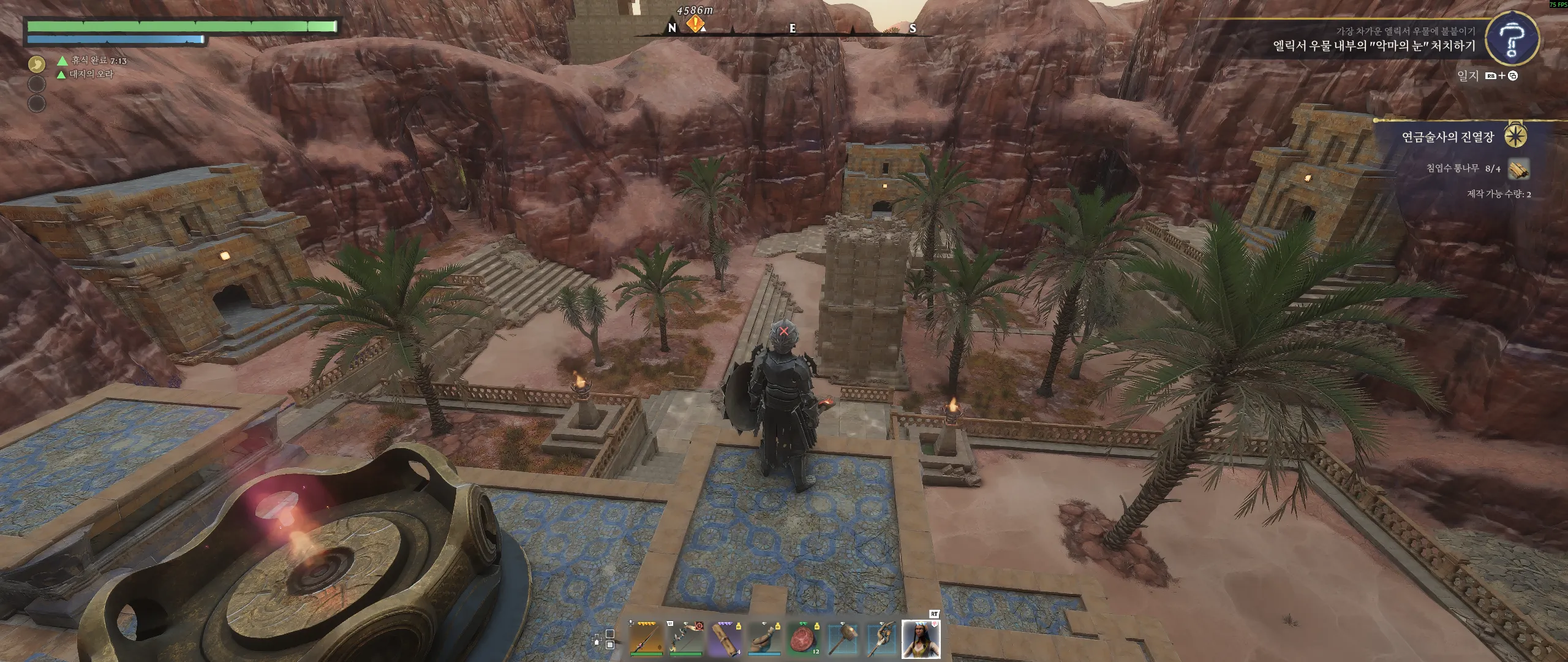Screen dimensions: 1568x662
Task: Open the pinned 연금술사의 진열장 recipe
Action: tap(1448, 137)
